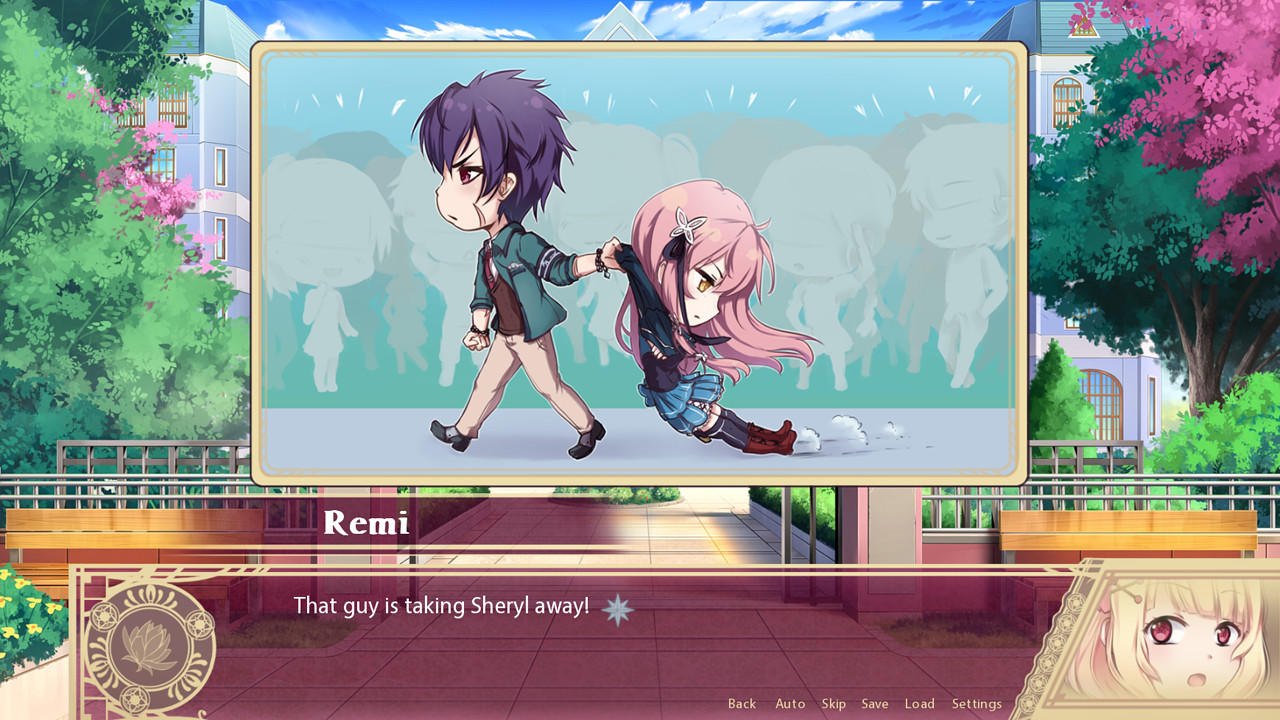1280x720 pixels.
Task: Enable Auto mode for automatic text advance
Action: point(790,703)
